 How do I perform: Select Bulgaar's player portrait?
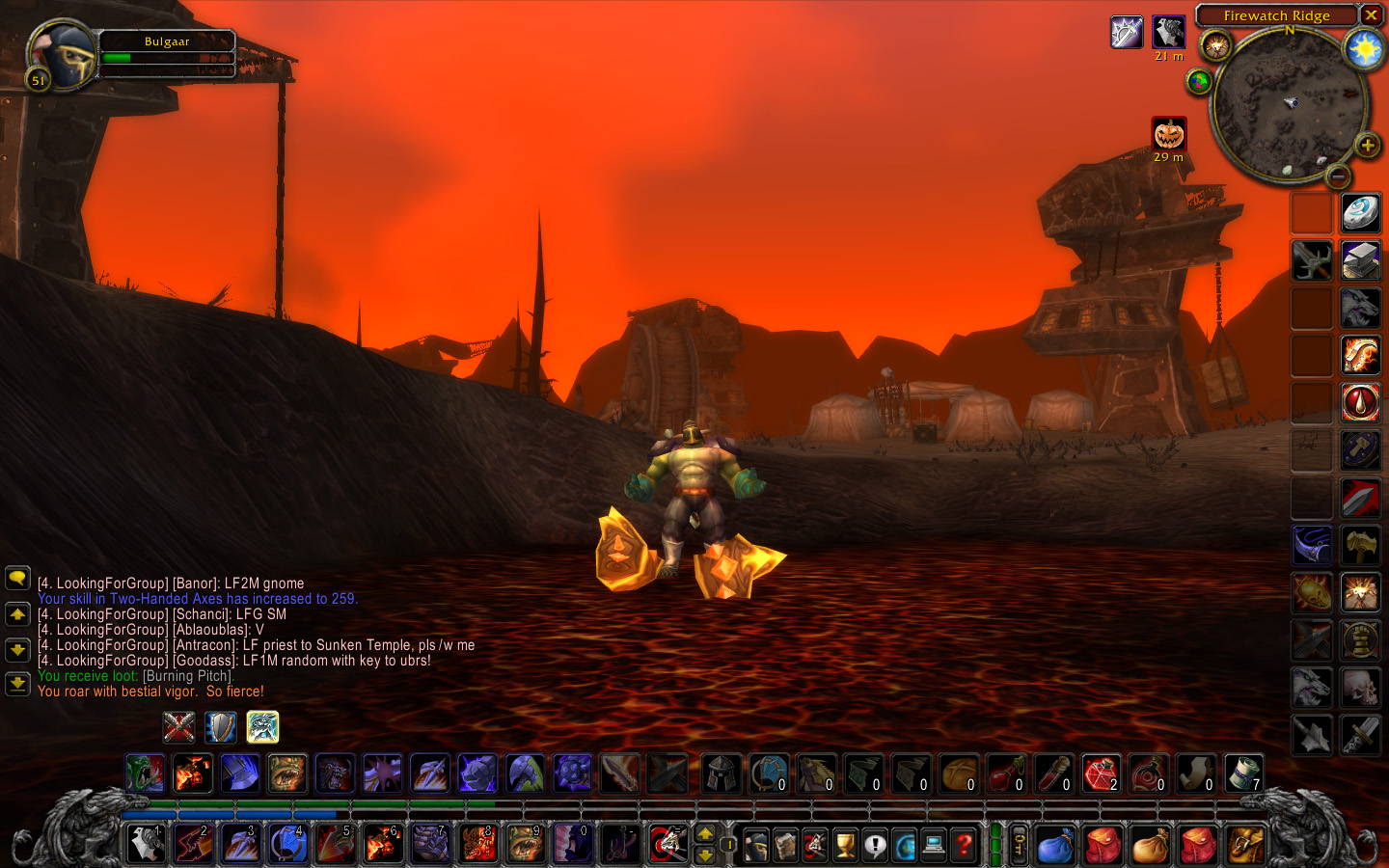coord(63,55)
